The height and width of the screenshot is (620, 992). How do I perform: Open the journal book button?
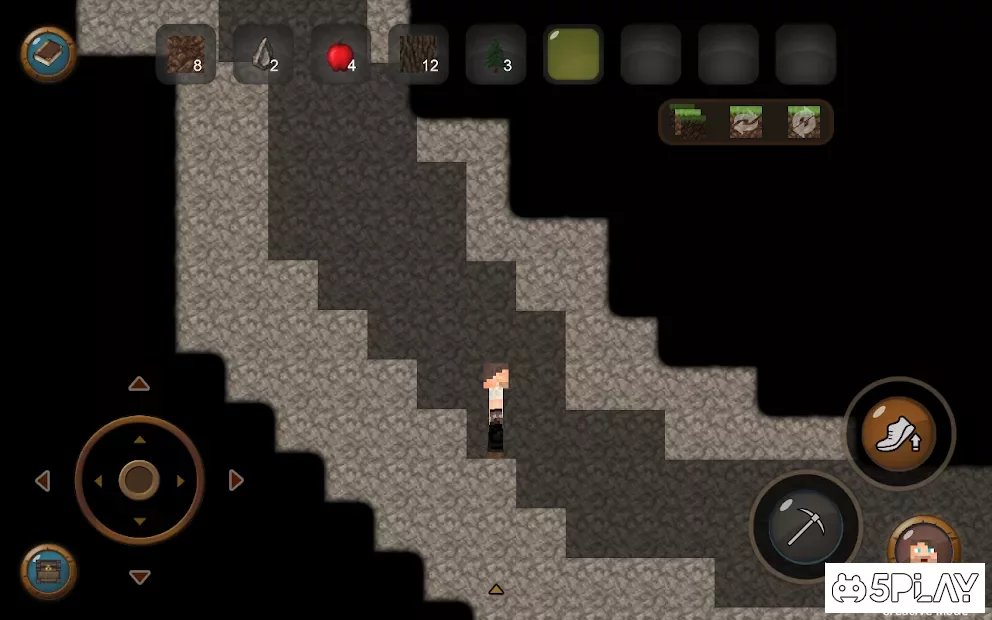(x=48, y=54)
